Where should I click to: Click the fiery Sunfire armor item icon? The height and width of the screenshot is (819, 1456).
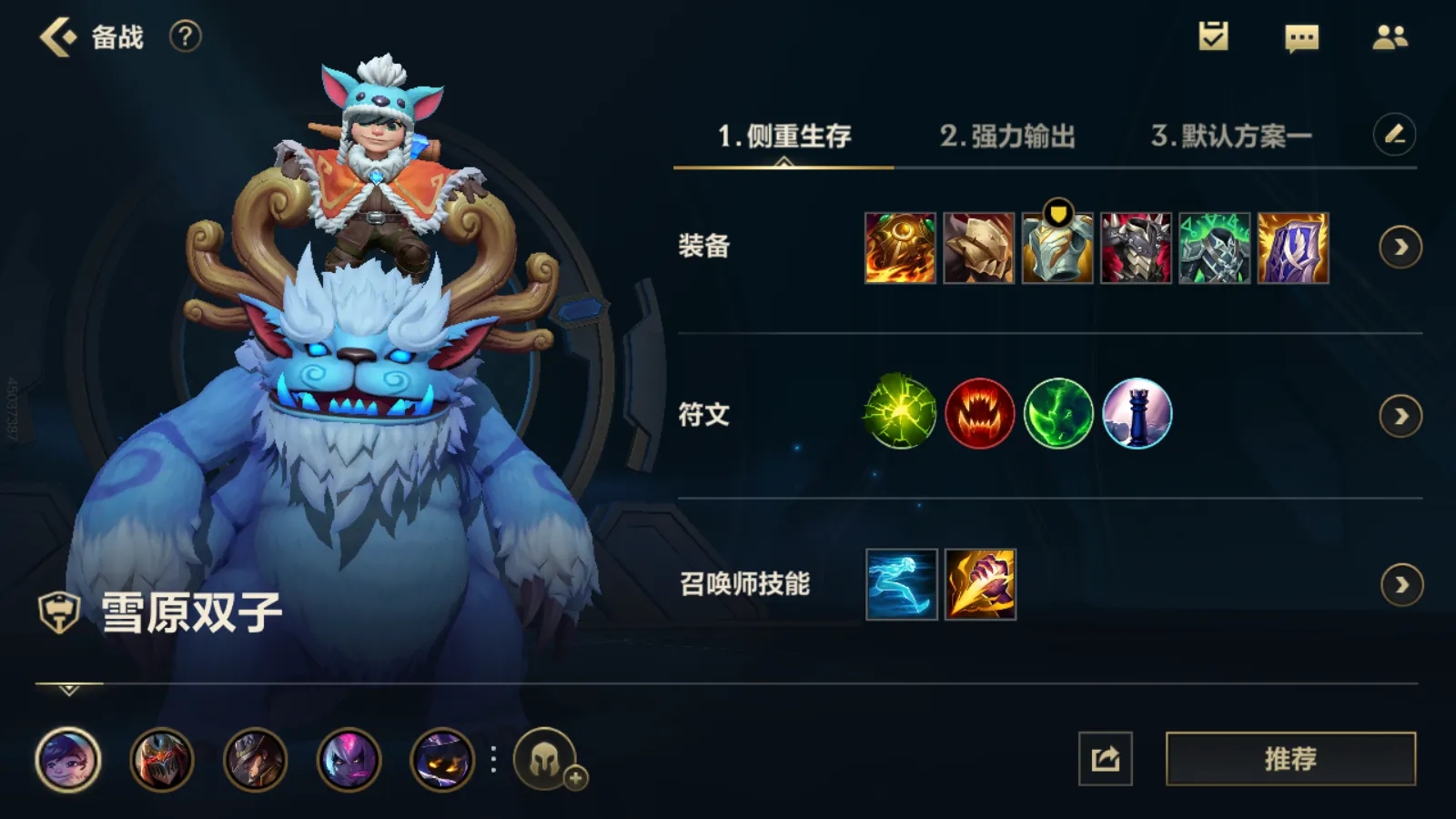(902, 248)
